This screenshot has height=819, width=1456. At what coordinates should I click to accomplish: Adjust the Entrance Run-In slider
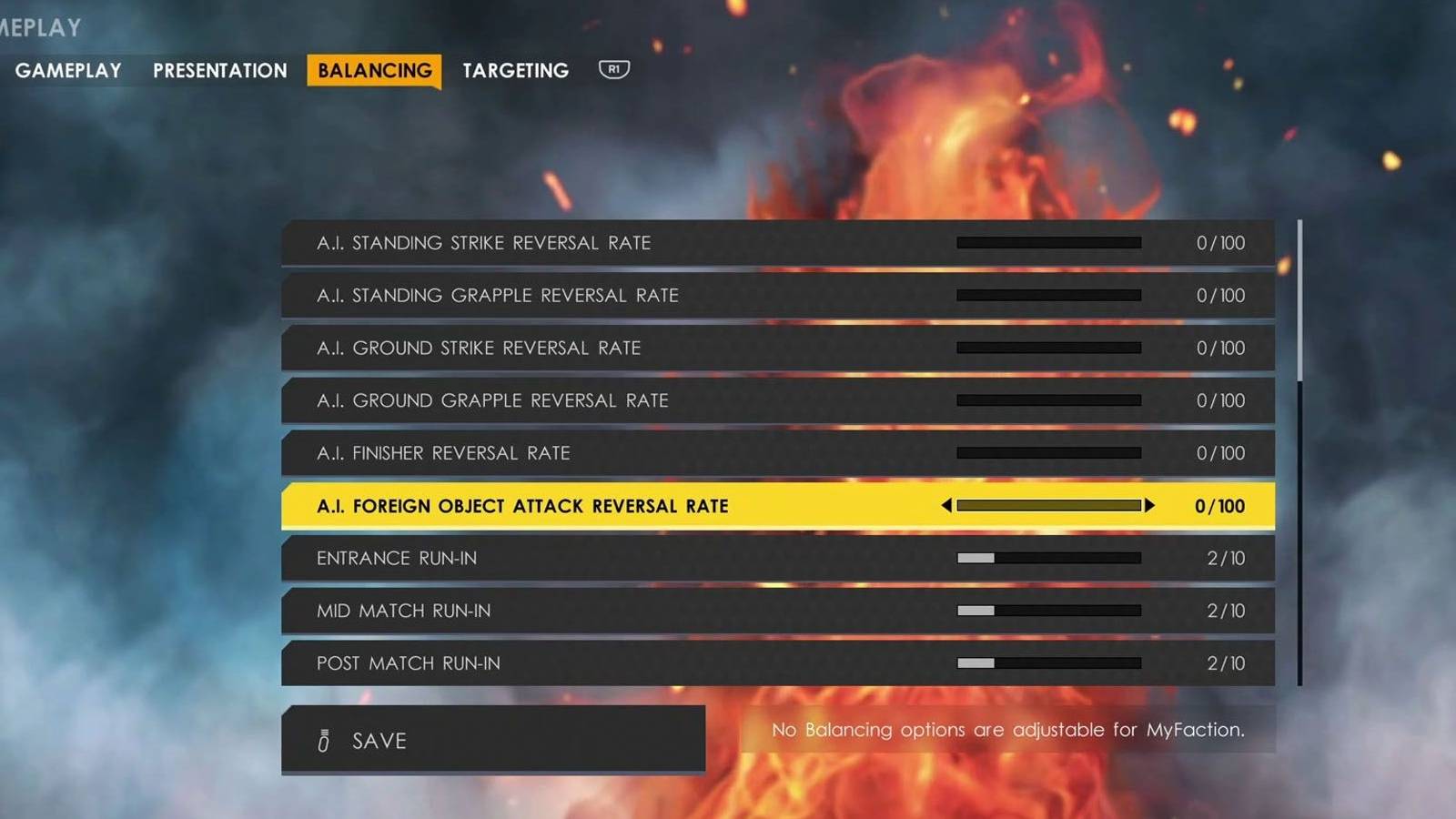pos(1048,558)
